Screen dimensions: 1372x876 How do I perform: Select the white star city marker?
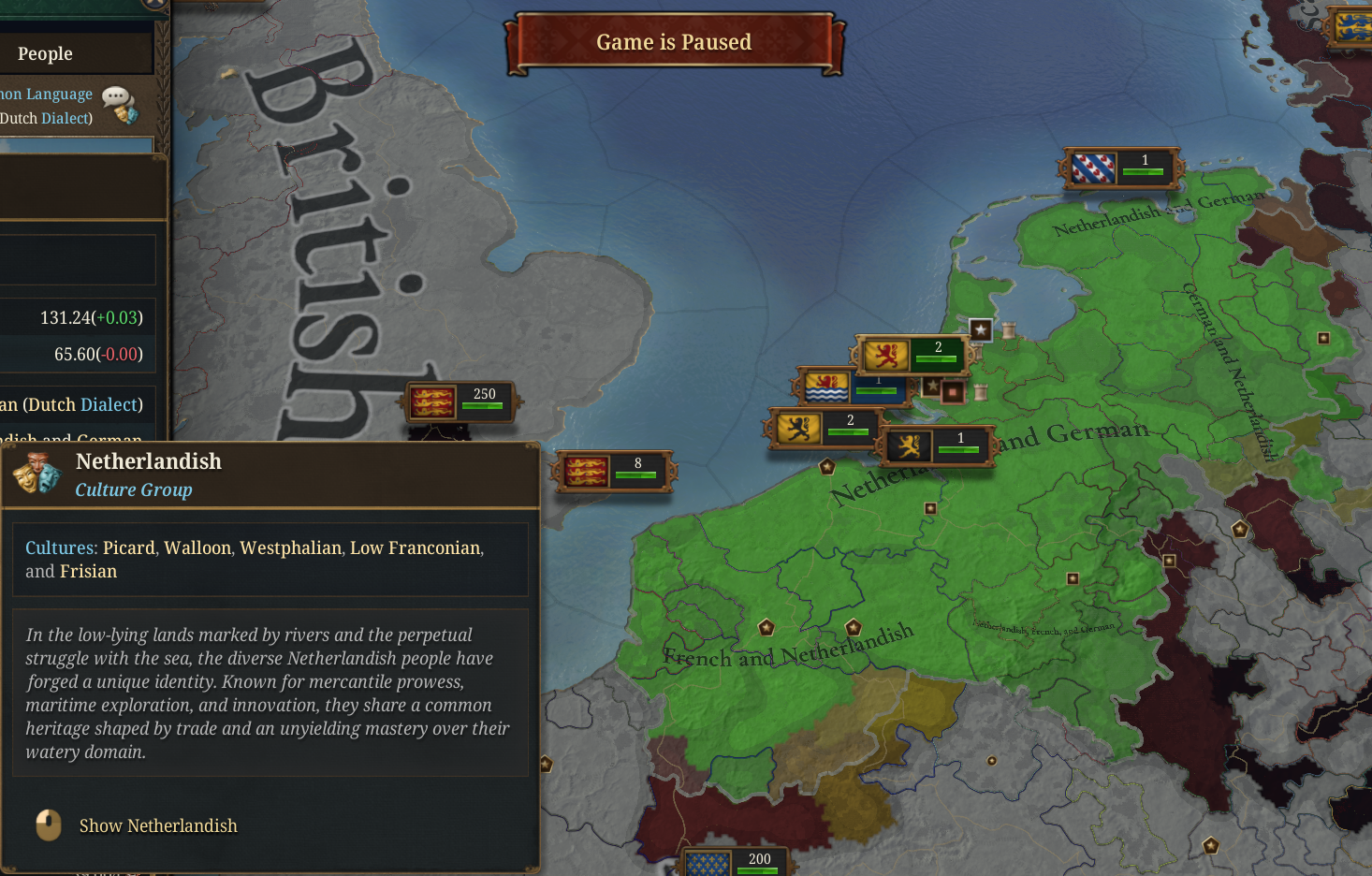click(981, 329)
